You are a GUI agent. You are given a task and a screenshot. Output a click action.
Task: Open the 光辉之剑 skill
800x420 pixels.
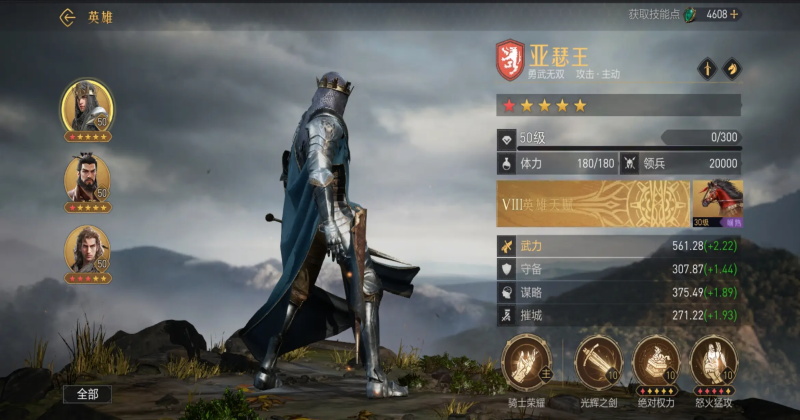pos(598,361)
